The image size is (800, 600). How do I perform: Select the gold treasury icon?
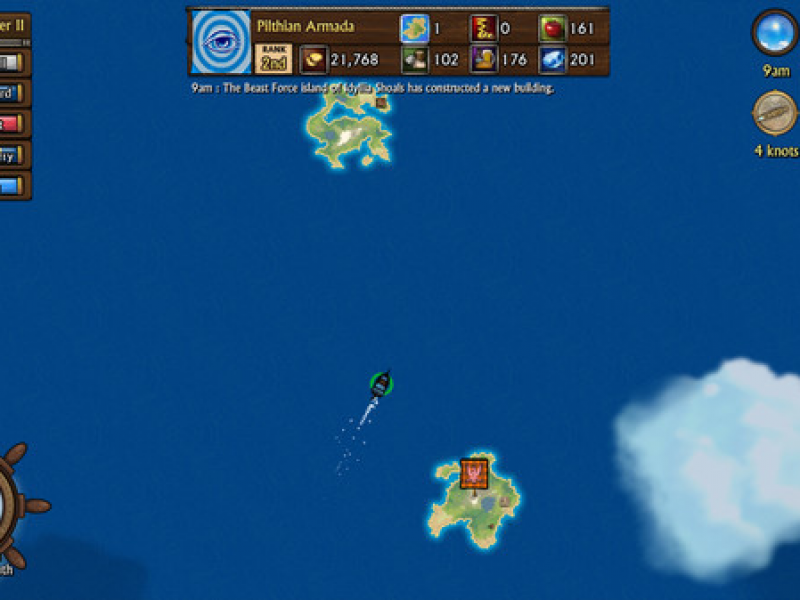pos(313,59)
